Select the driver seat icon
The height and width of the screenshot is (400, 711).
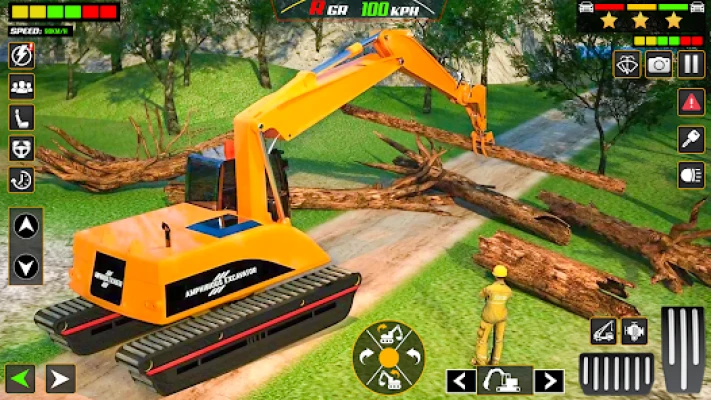point(21,117)
